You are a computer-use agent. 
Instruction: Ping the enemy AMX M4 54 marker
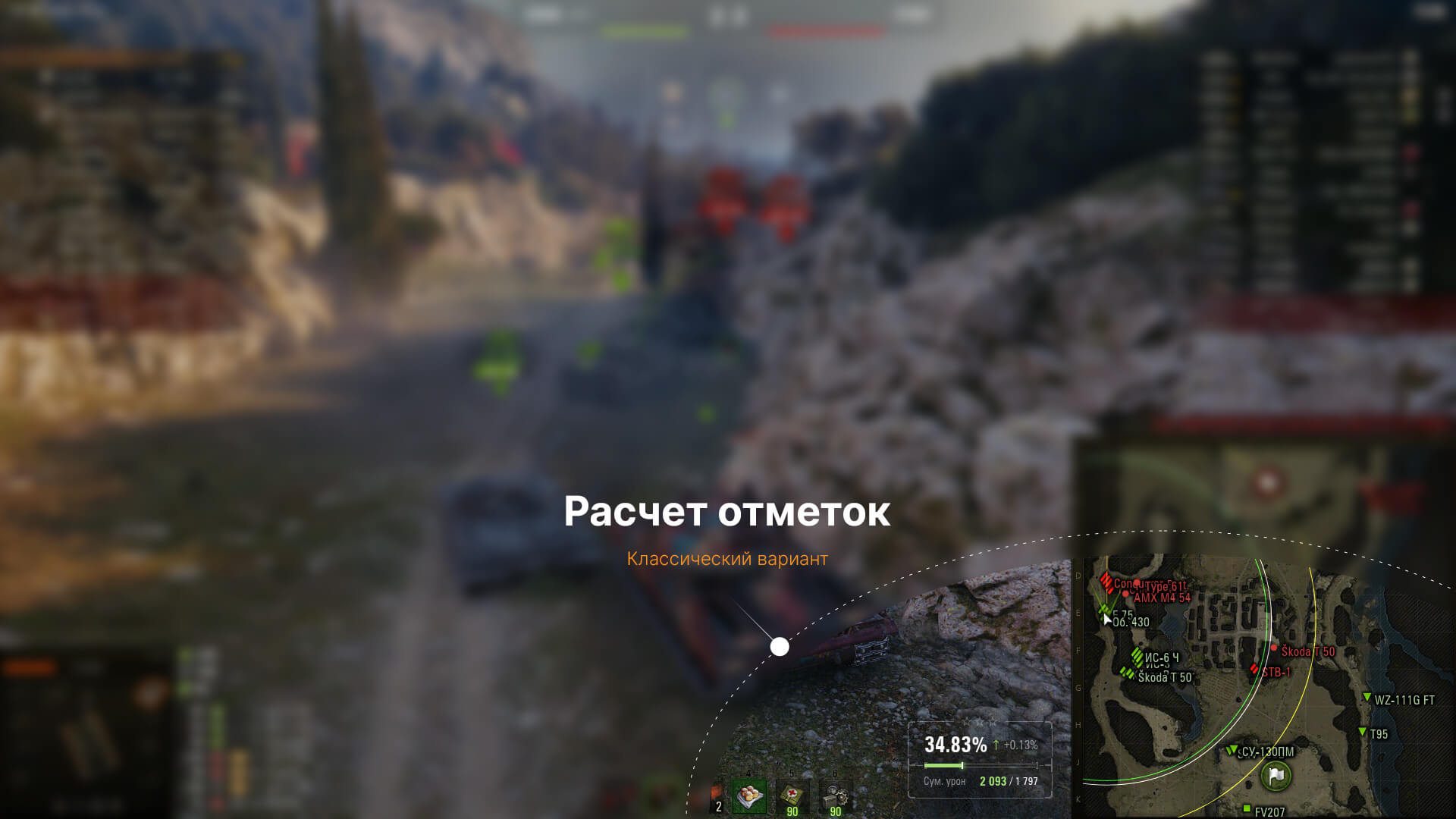click(1126, 595)
